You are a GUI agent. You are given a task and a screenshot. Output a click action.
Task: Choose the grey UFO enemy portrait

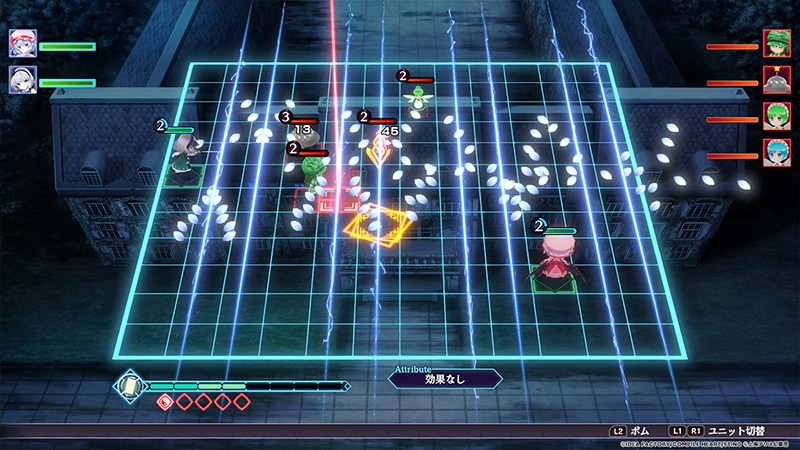pos(777,81)
